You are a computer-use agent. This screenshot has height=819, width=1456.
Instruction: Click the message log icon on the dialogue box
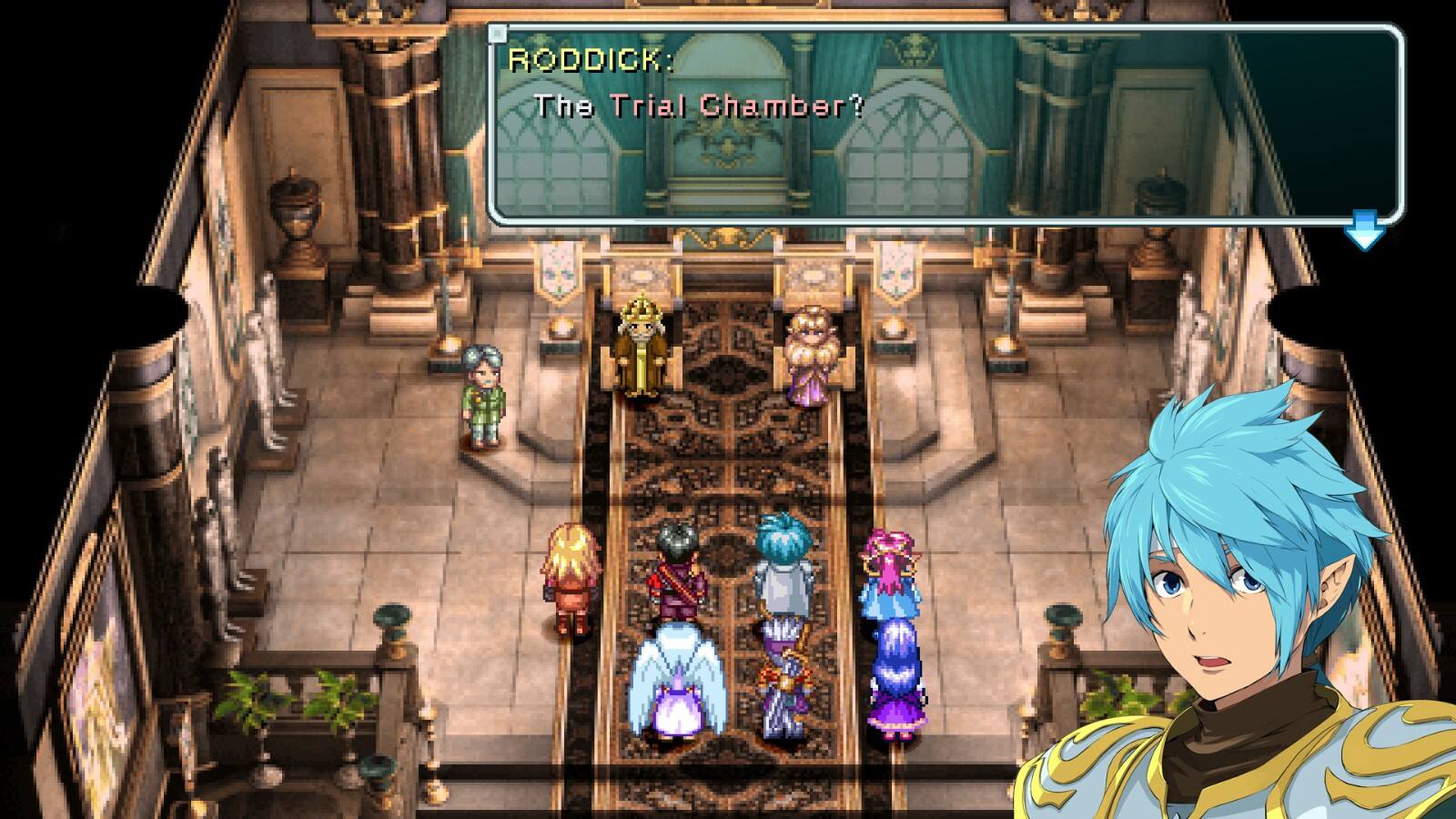(x=496, y=33)
